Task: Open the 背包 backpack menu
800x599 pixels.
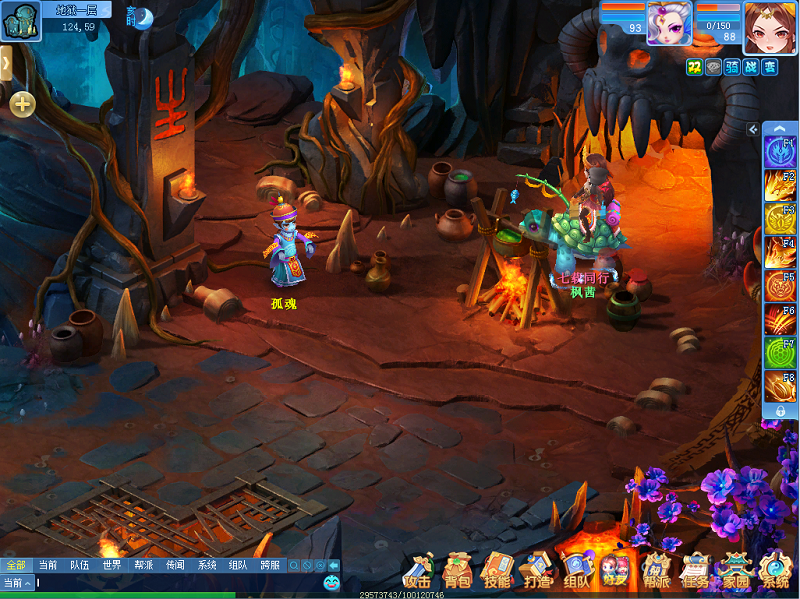Action: point(457,572)
